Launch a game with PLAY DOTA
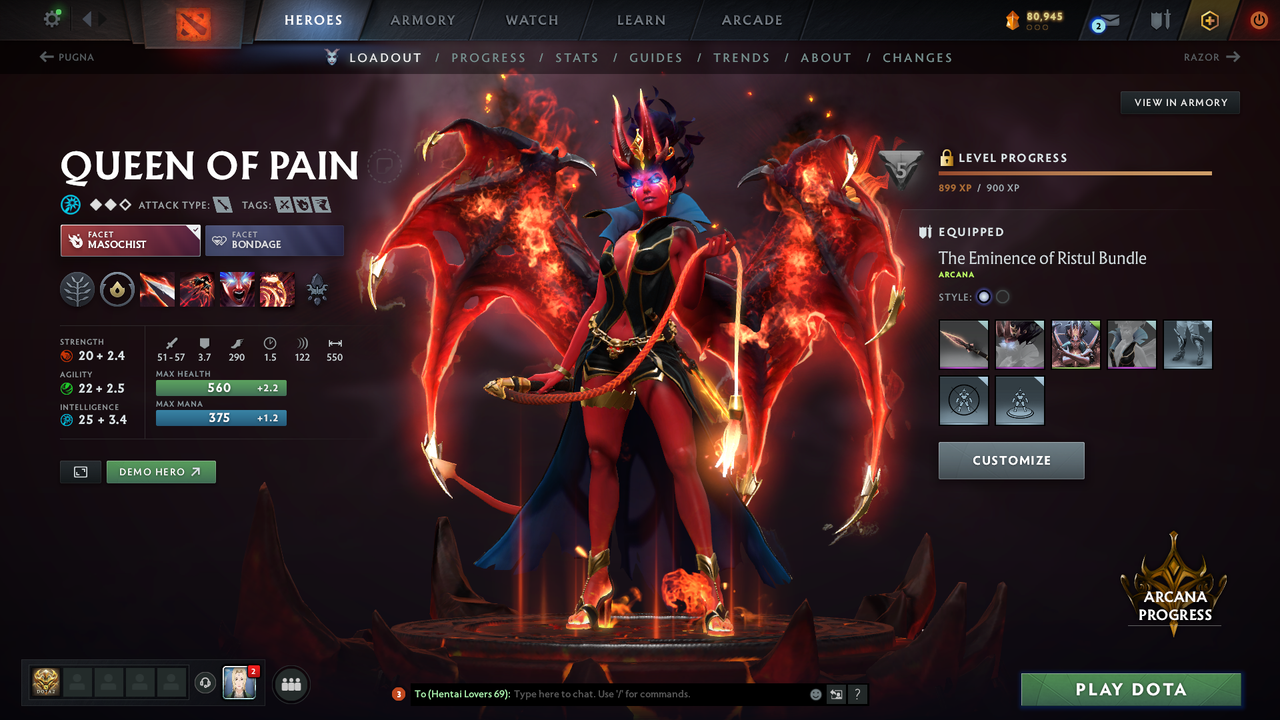This screenshot has width=1280, height=720. (x=1131, y=689)
